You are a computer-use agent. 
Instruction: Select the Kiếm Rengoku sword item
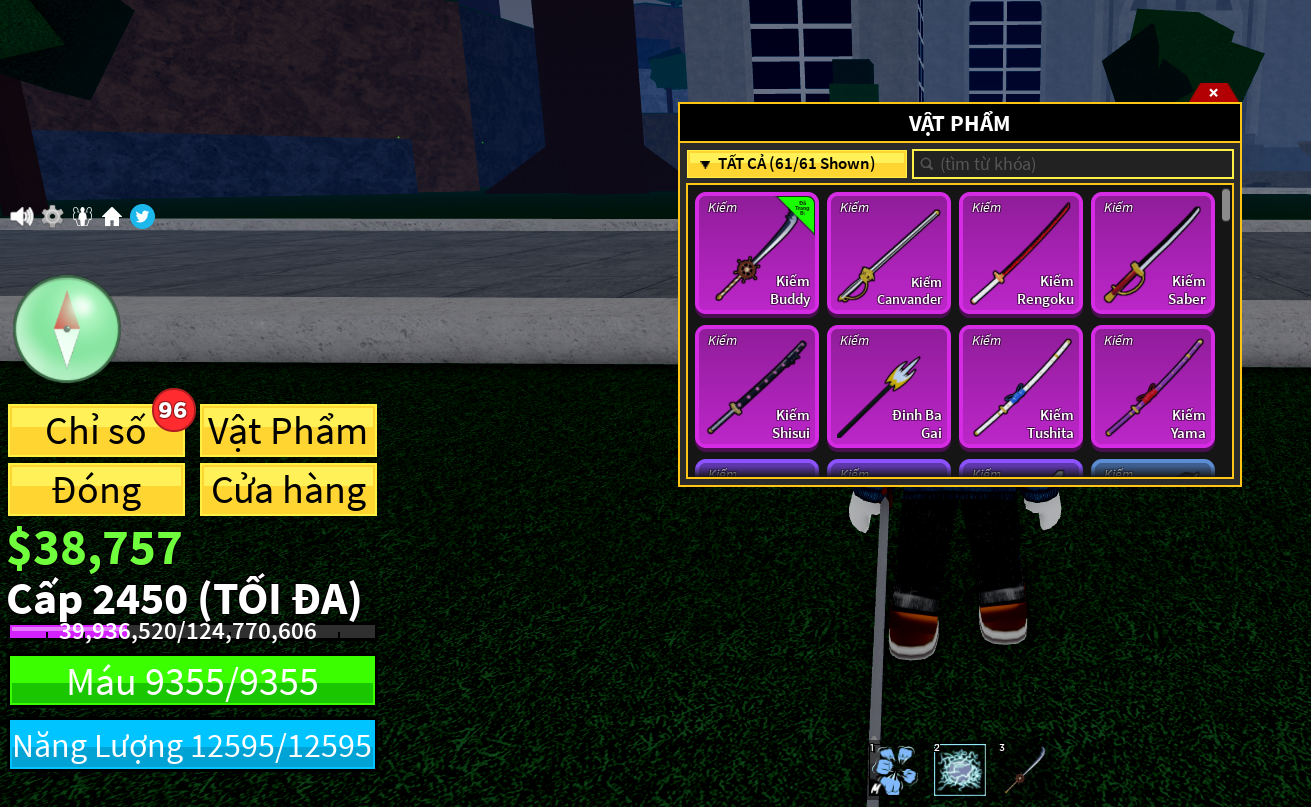tap(1021, 254)
